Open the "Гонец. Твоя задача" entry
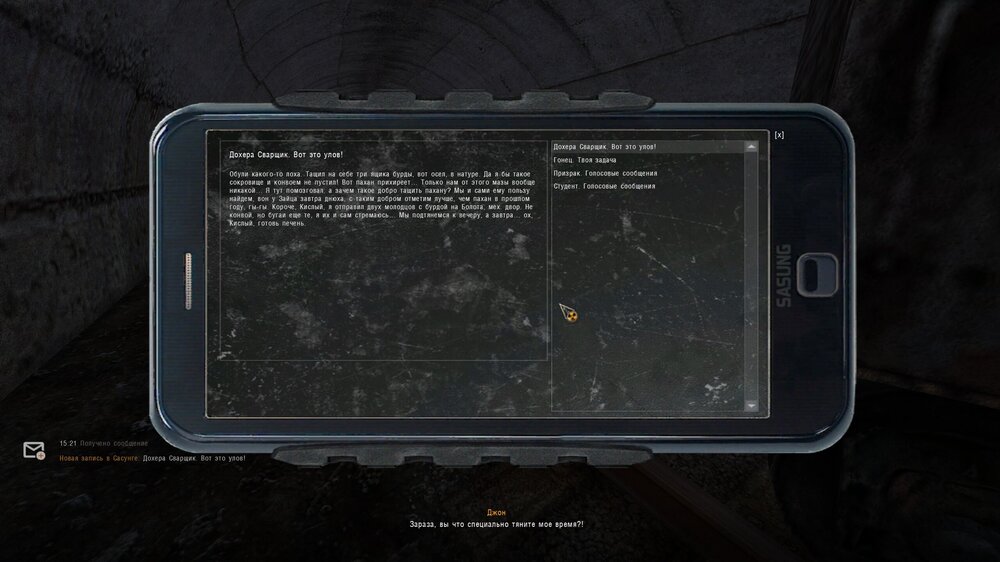The height and width of the screenshot is (562, 1000). tap(585, 160)
